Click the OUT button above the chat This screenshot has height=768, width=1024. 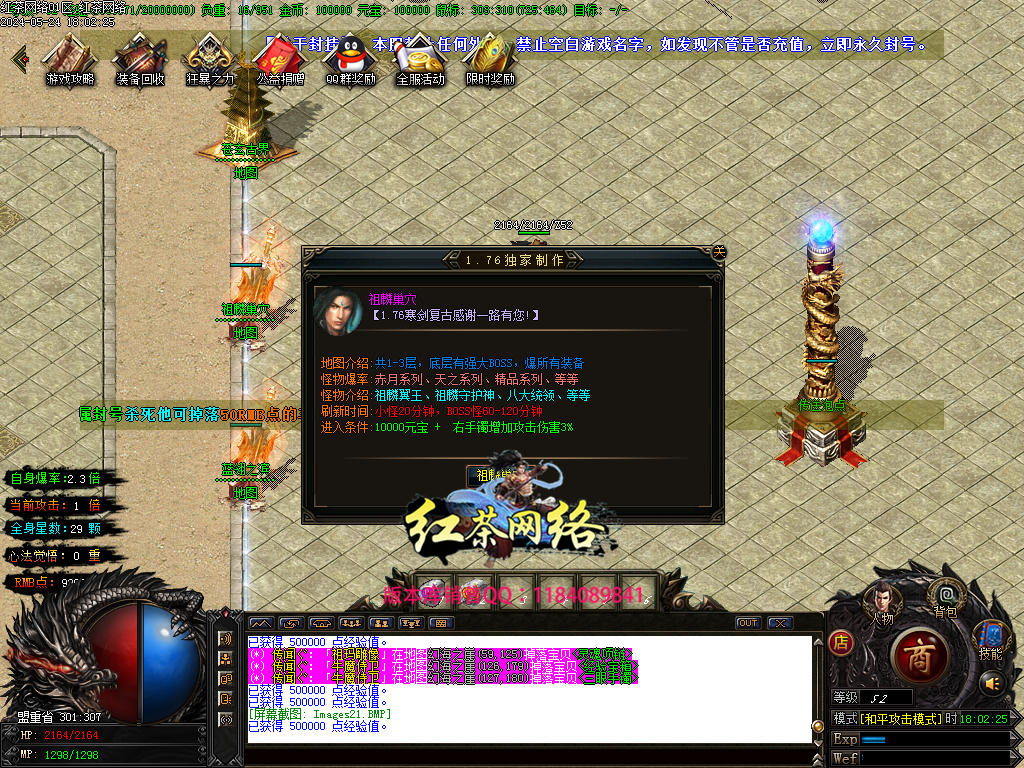click(x=748, y=623)
